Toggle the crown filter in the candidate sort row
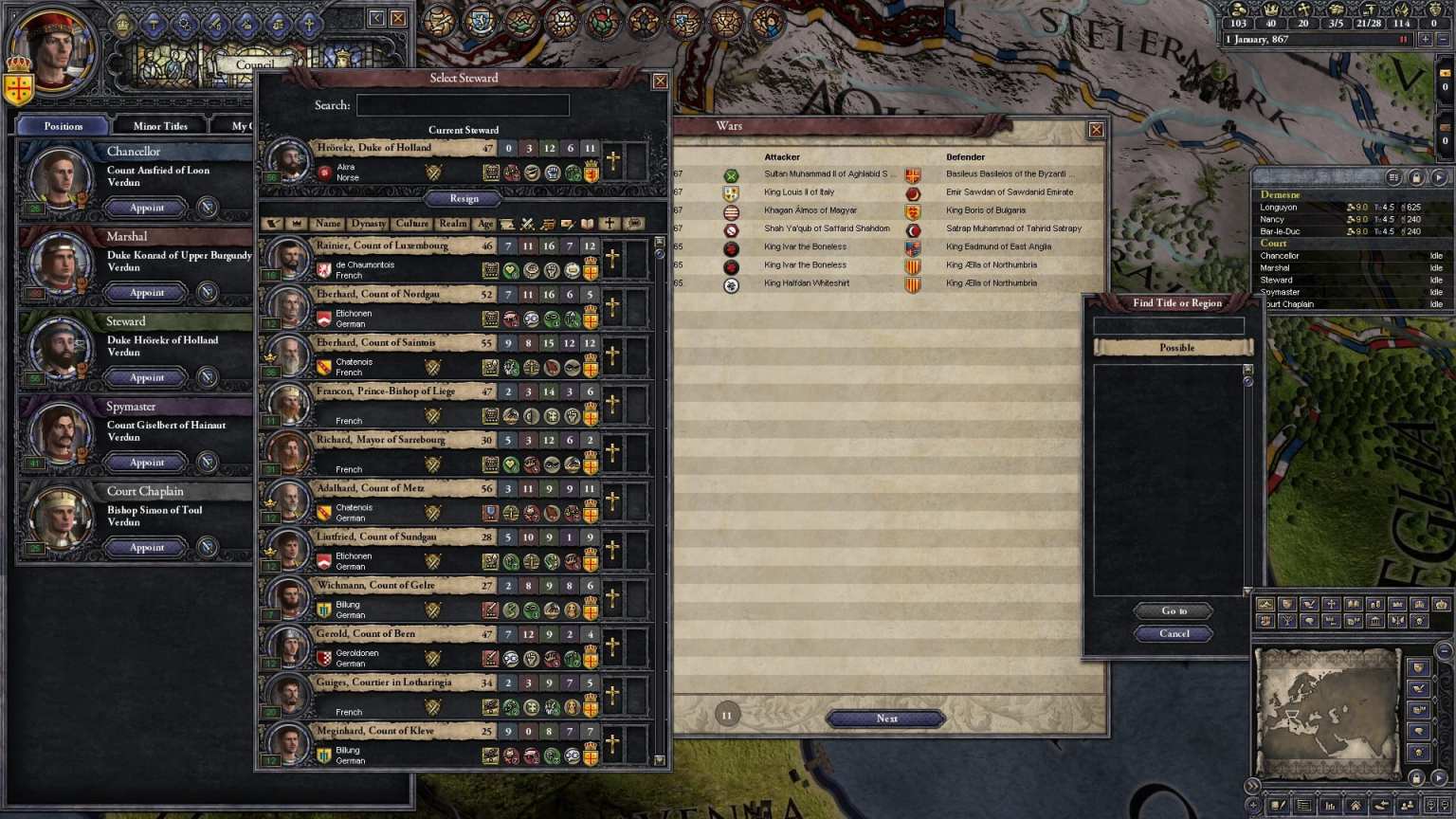The width and height of the screenshot is (1456, 819). (297, 224)
